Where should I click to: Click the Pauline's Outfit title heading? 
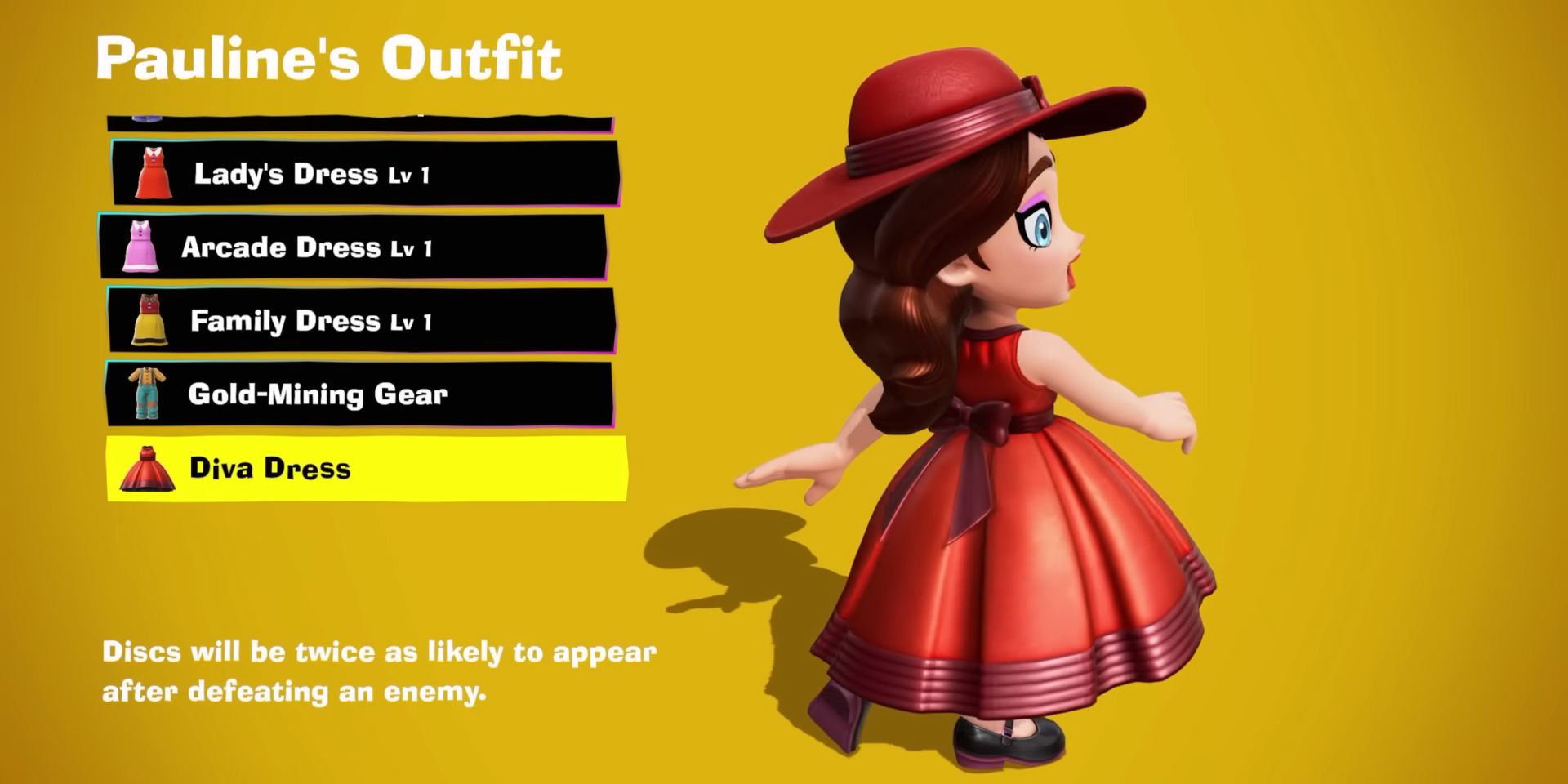pyautogui.click(x=329, y=56)
